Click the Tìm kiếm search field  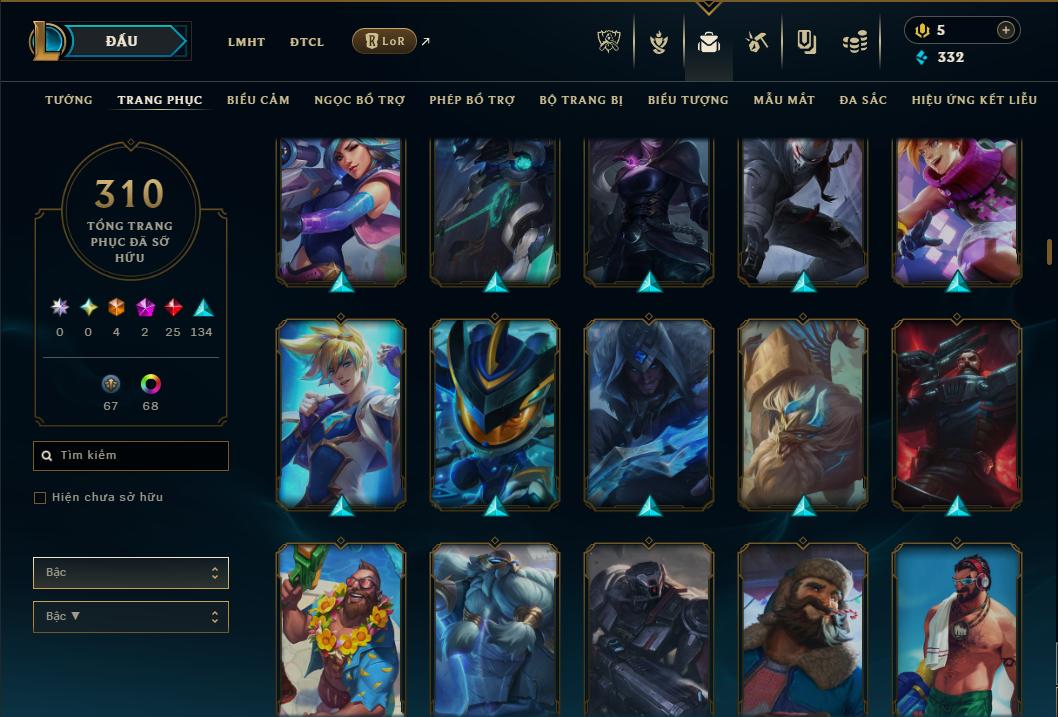(x=131, y=456)
